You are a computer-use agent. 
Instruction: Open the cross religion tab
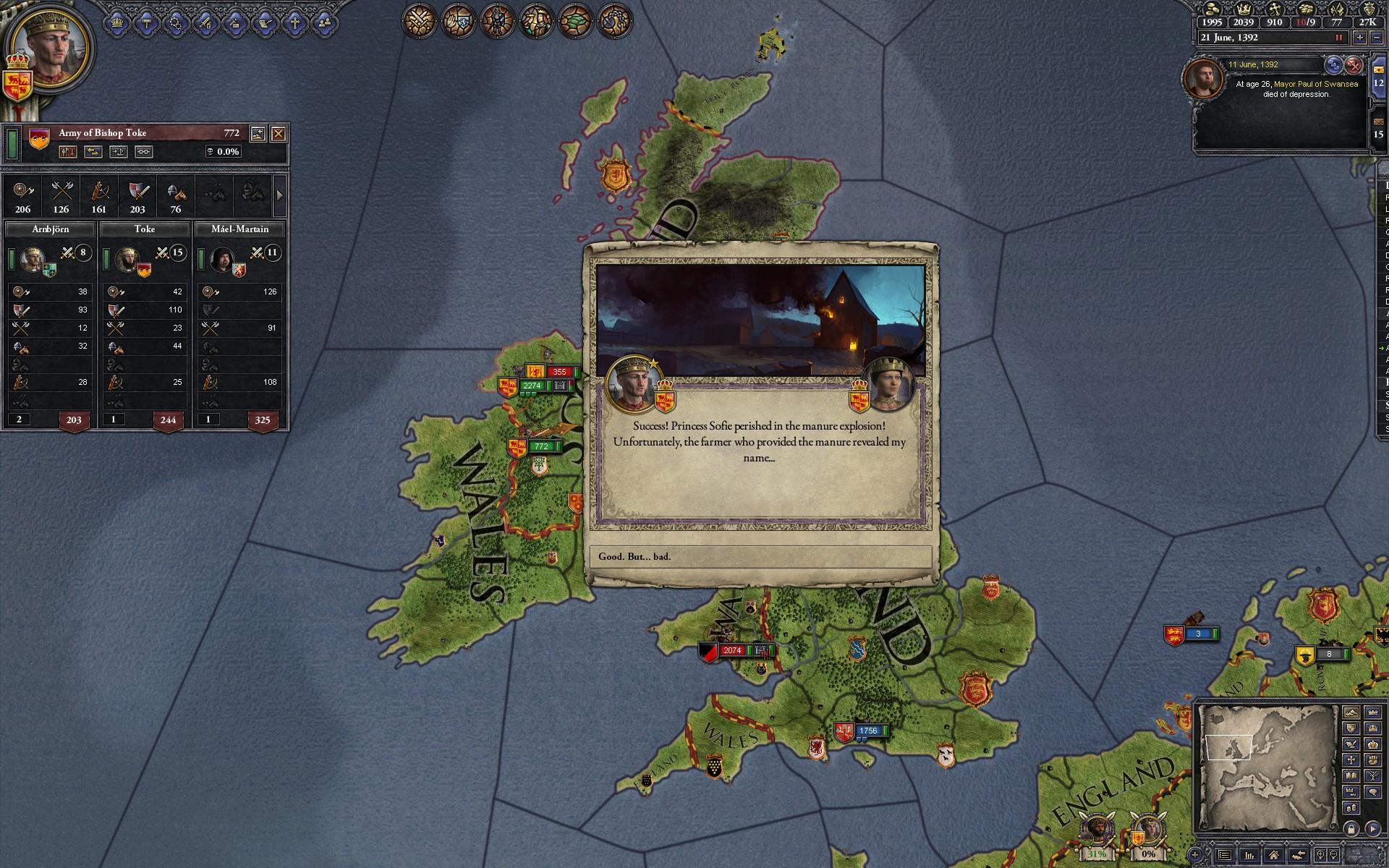(295, 23)
